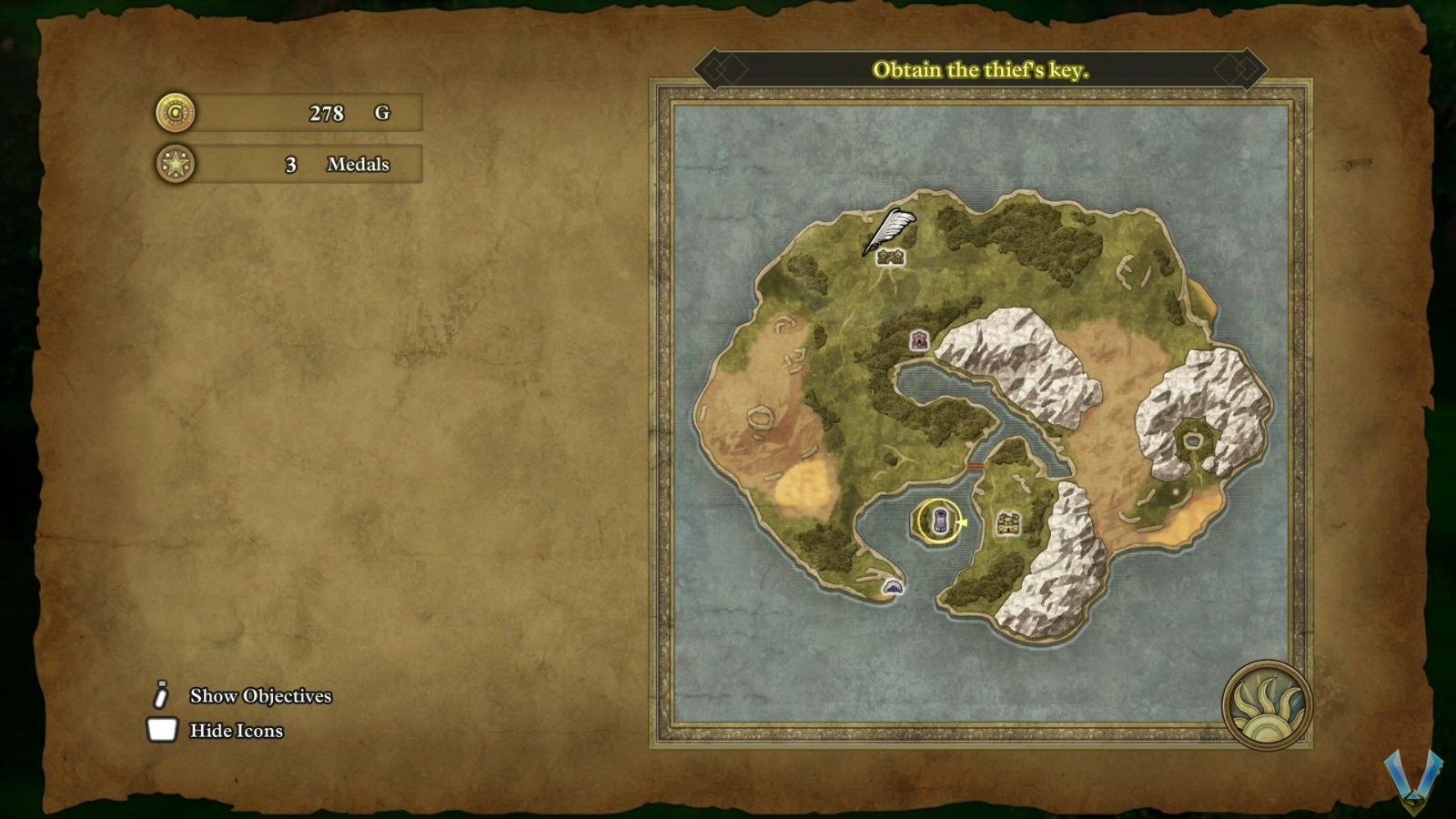Screen dimensions: 1456x819
Task: Select the village marker beneath the white feather
Action: tap(890, 258)
